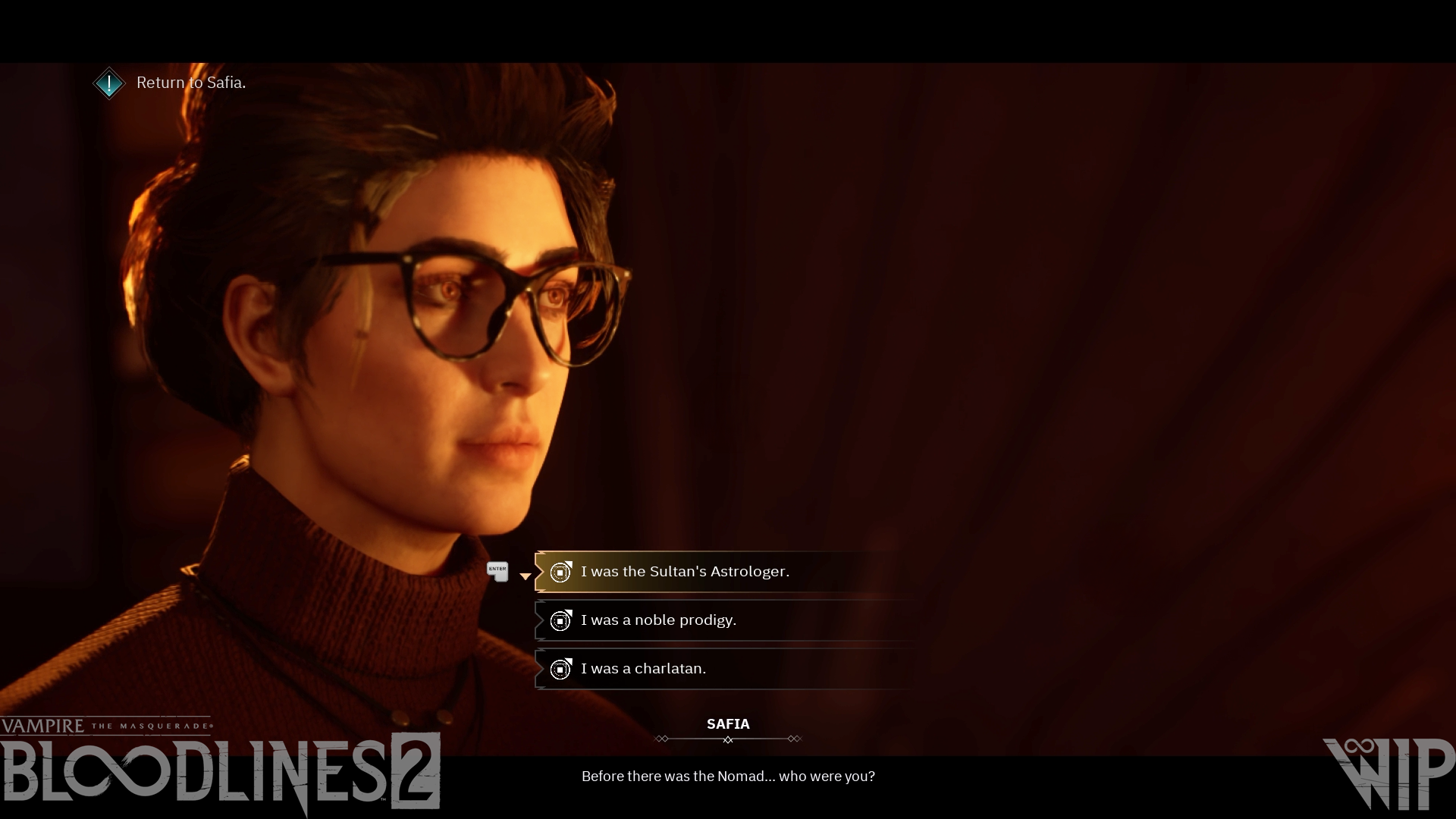This screenshot has height=819, width=1456.
Task: Click the yellow down arrow indicator
Action: (526, 576)
